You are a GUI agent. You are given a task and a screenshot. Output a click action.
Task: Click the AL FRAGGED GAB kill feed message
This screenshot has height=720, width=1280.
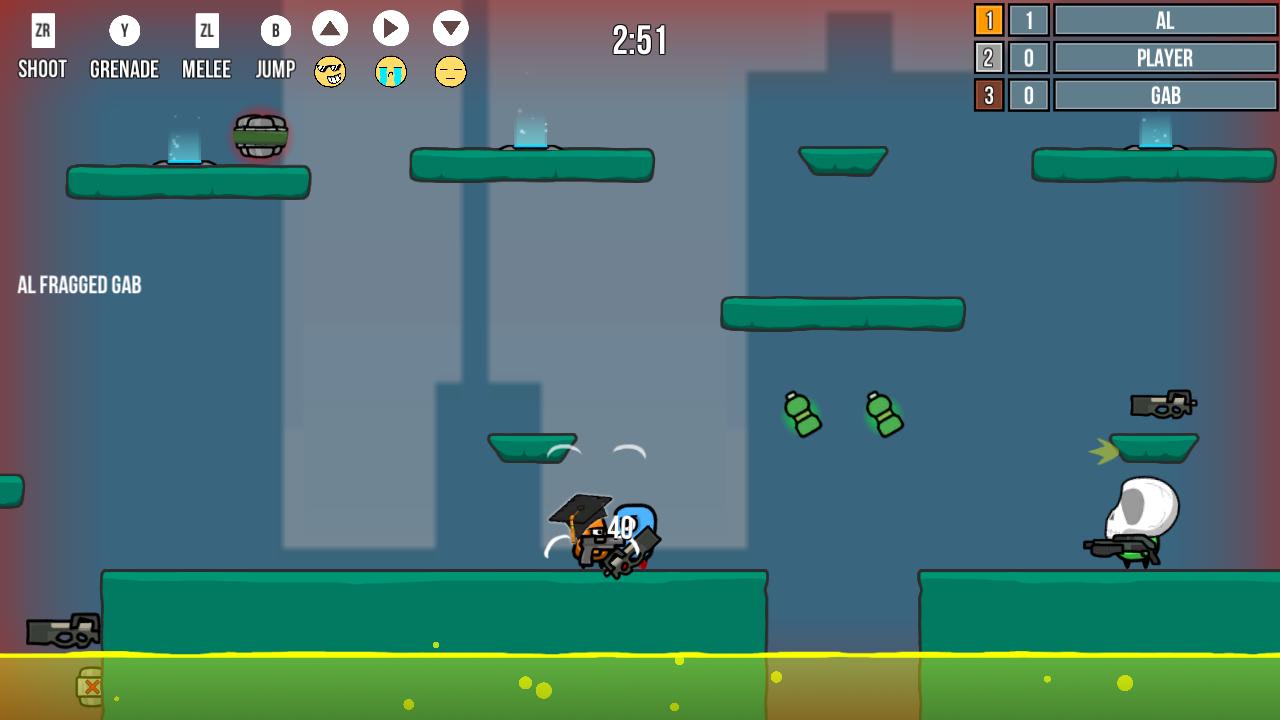(78, 285)
